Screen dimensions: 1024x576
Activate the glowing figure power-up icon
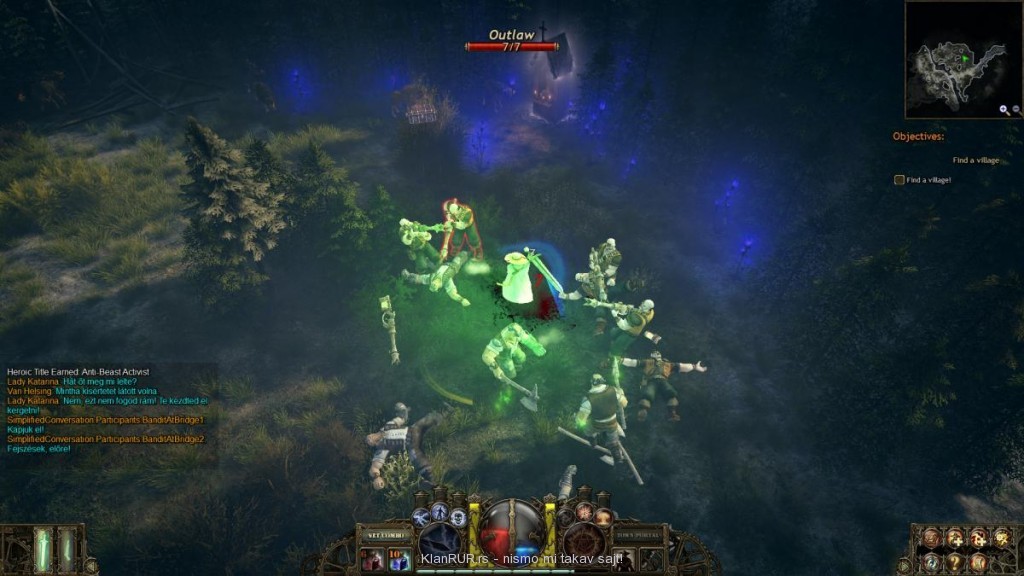440,511
